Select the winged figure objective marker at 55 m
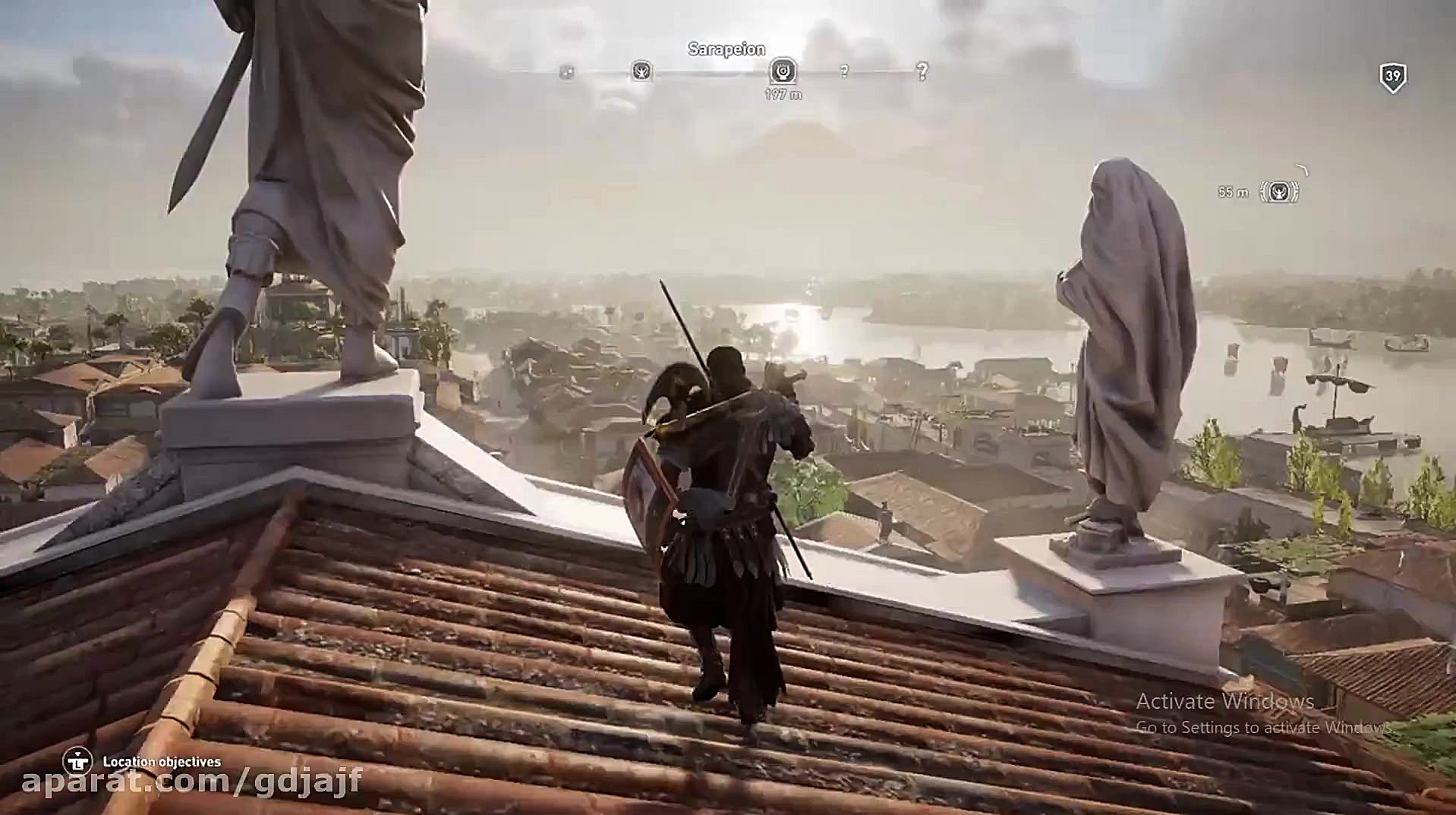Viewport: 1456px width, 815px height. point(1279,191)
